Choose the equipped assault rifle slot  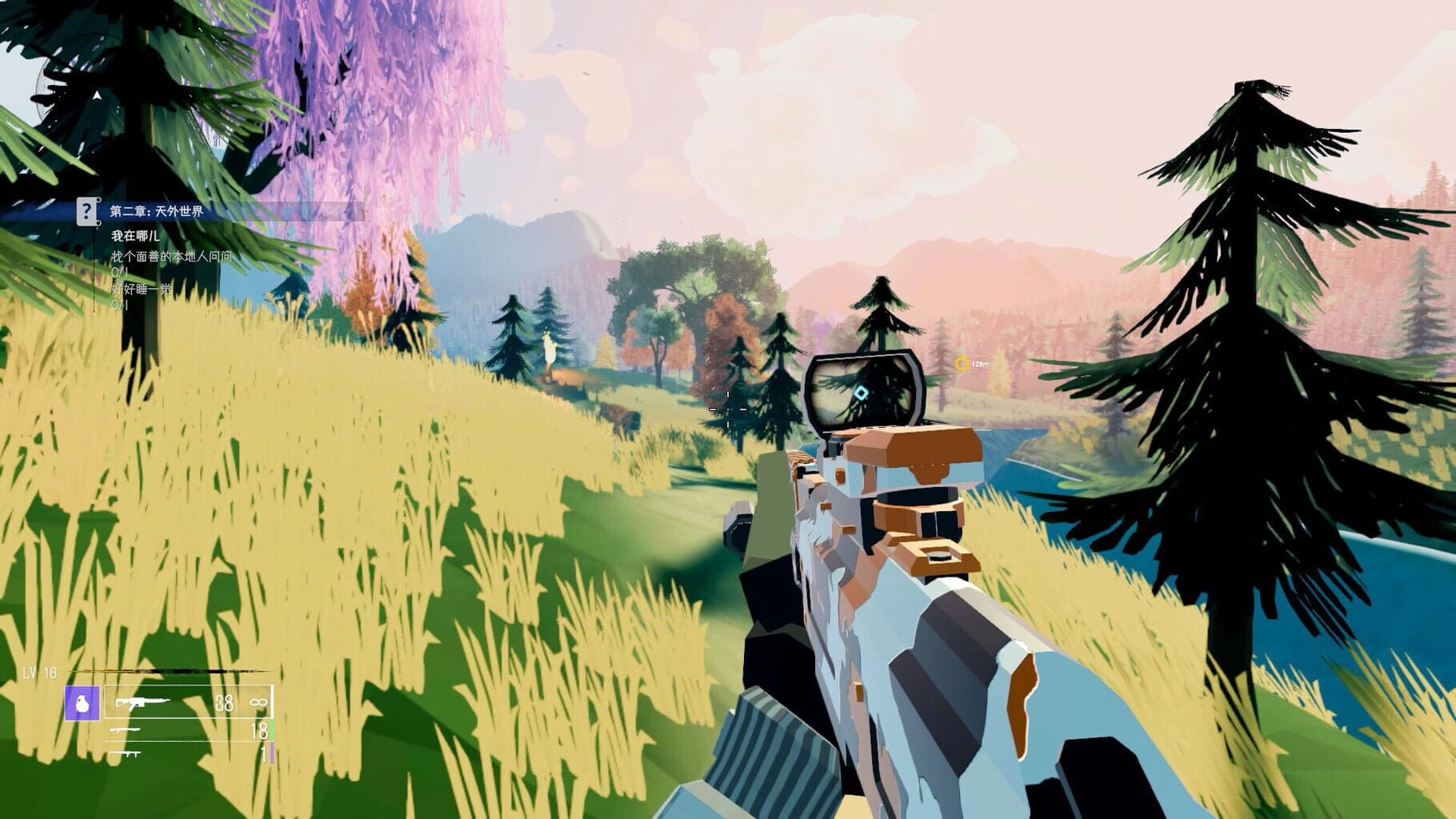189,703
